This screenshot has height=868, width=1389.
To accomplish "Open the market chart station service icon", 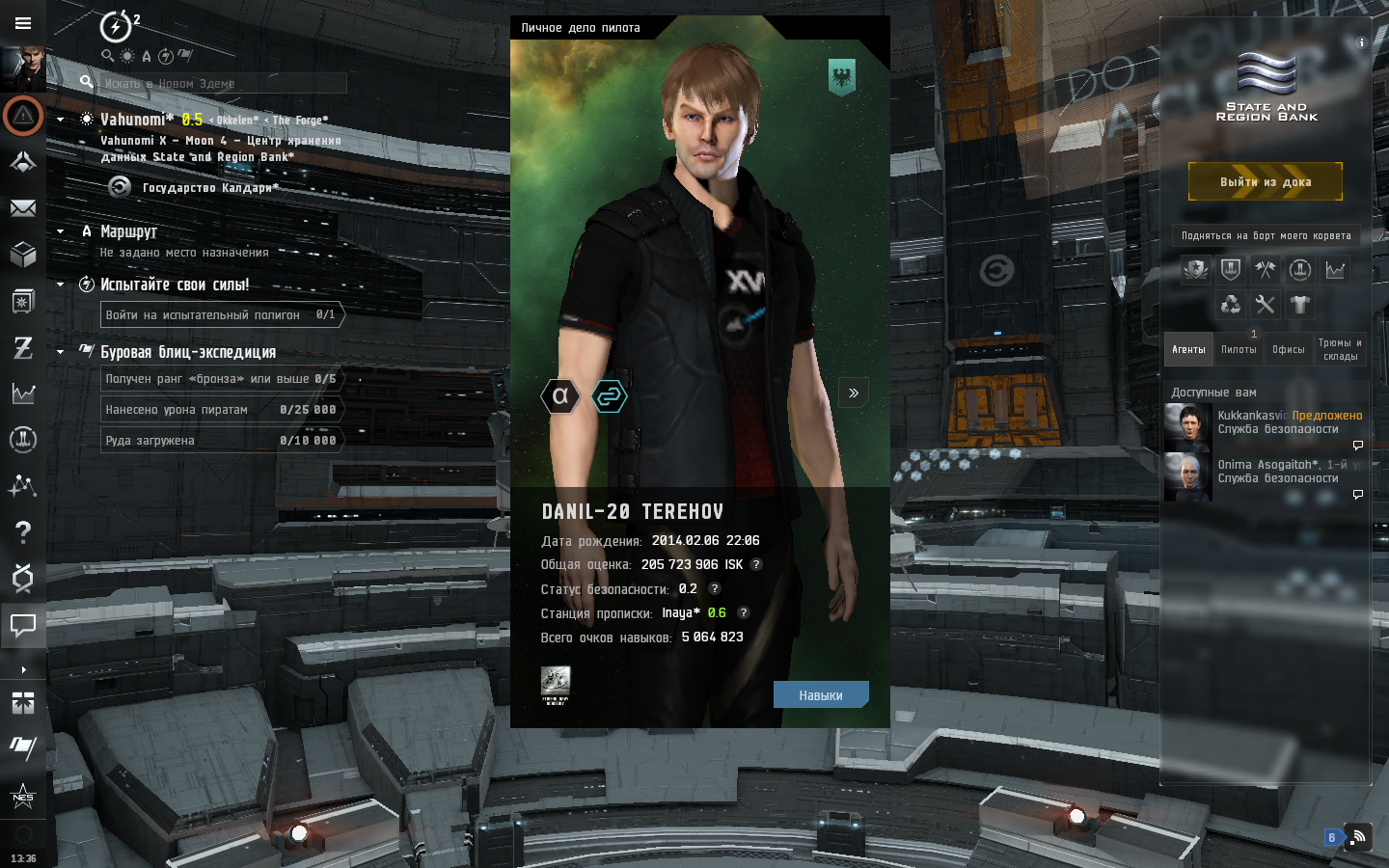I will [x=1335, y=270].
